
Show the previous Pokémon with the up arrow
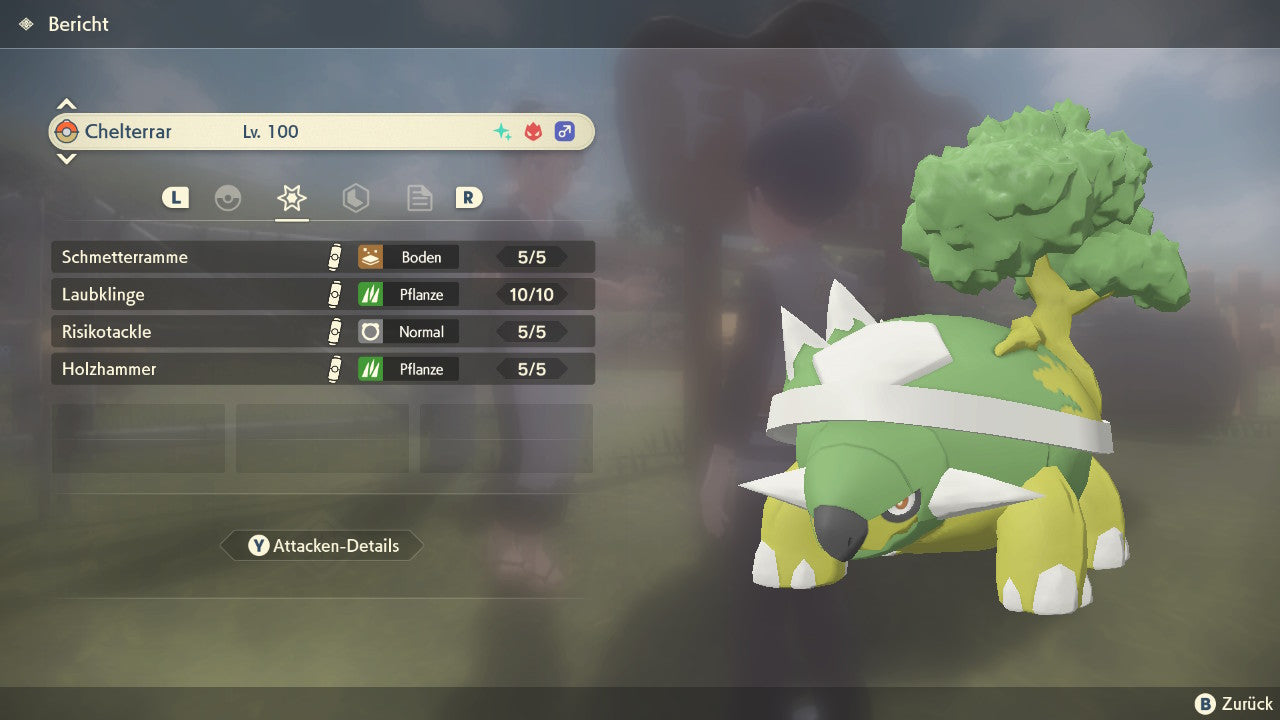[x=66, y=104]
